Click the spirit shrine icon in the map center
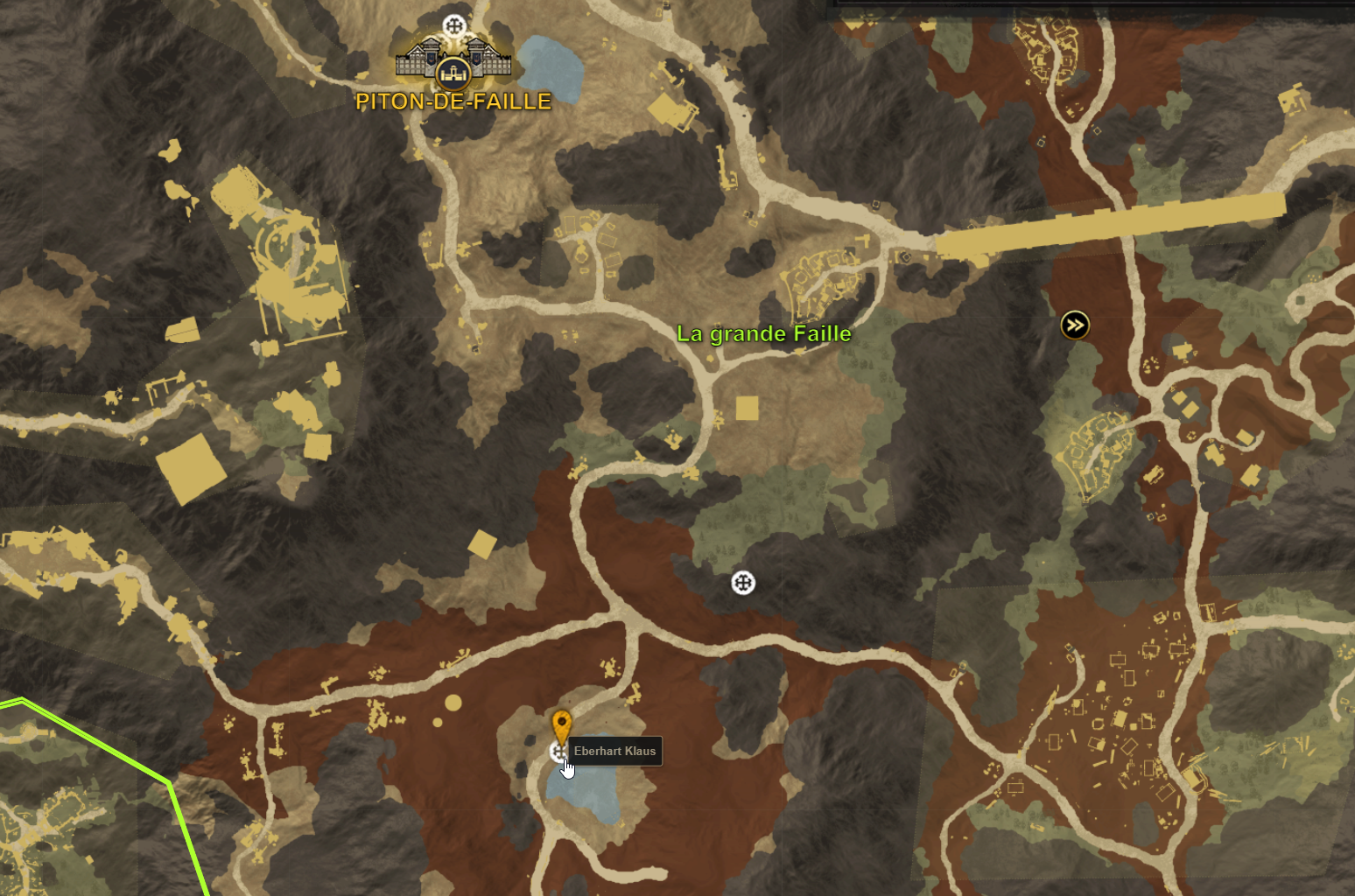 pyautogui.click(x=743, y=583)
